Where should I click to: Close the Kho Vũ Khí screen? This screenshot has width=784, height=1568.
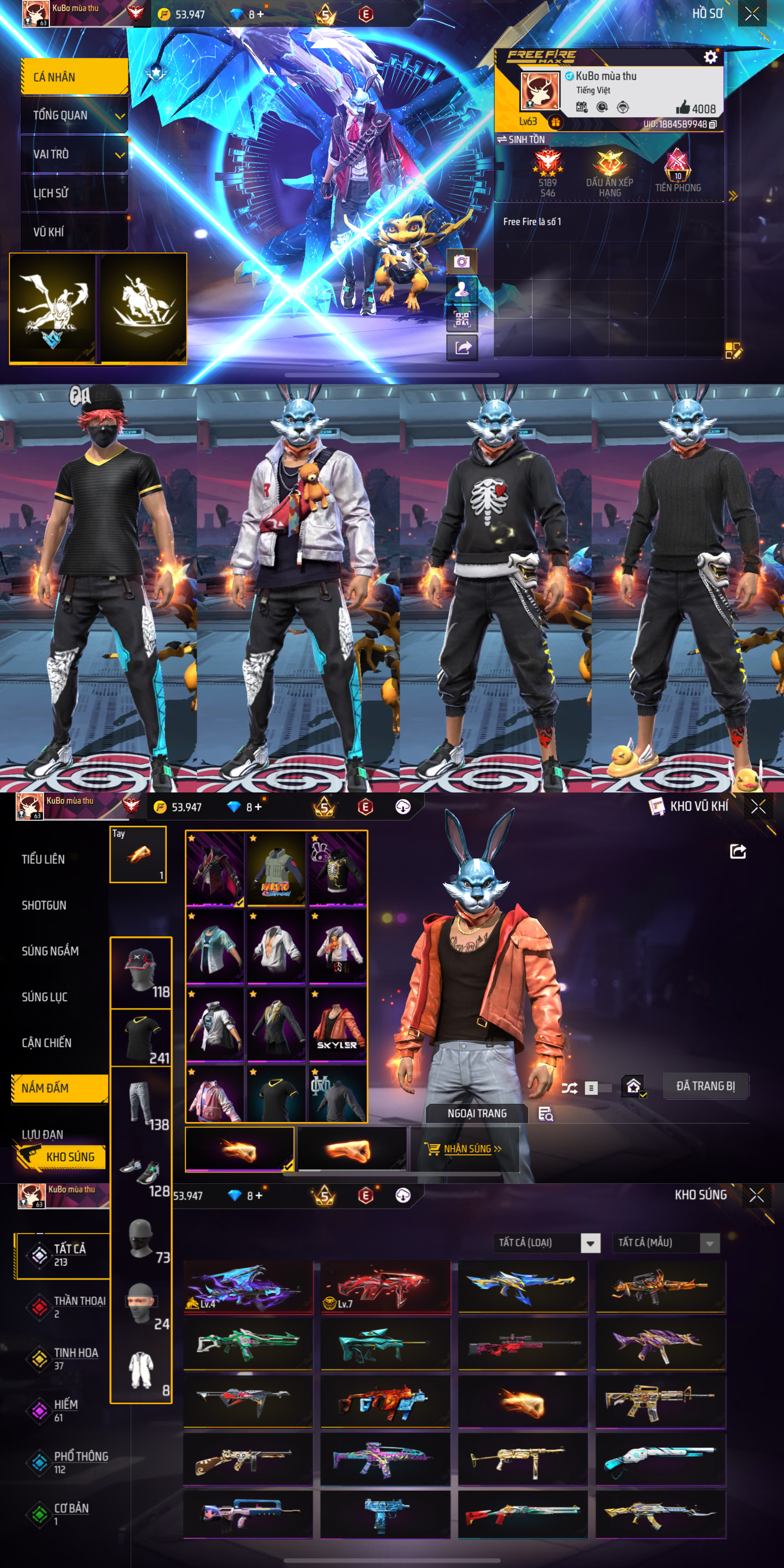(x=758, y=807)
